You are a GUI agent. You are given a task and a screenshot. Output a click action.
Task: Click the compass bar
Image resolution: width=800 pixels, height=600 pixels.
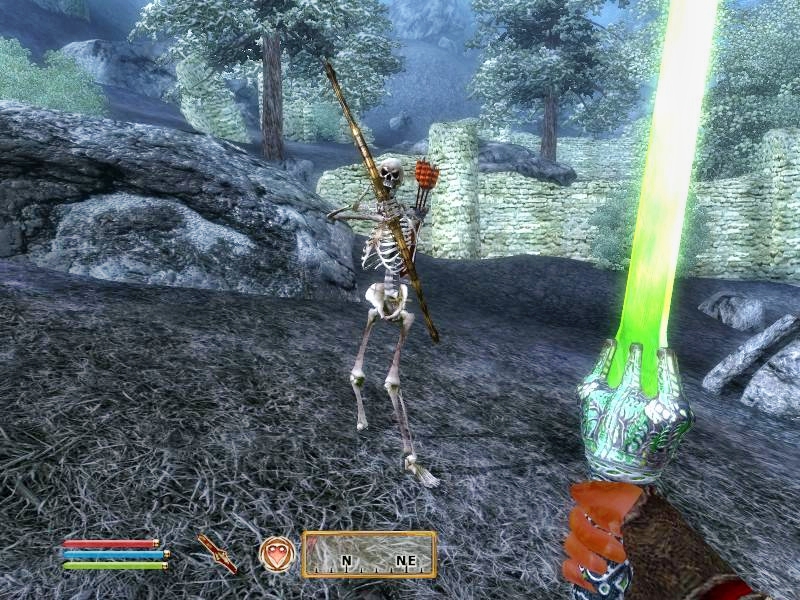click(x=369, y=553)
